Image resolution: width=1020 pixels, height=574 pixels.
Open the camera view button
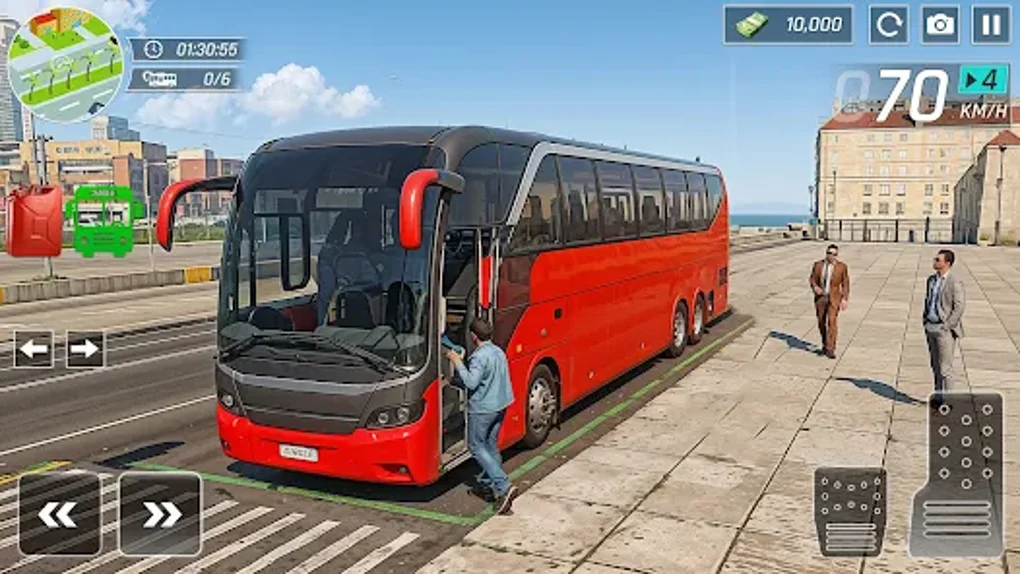click(940, 25)
